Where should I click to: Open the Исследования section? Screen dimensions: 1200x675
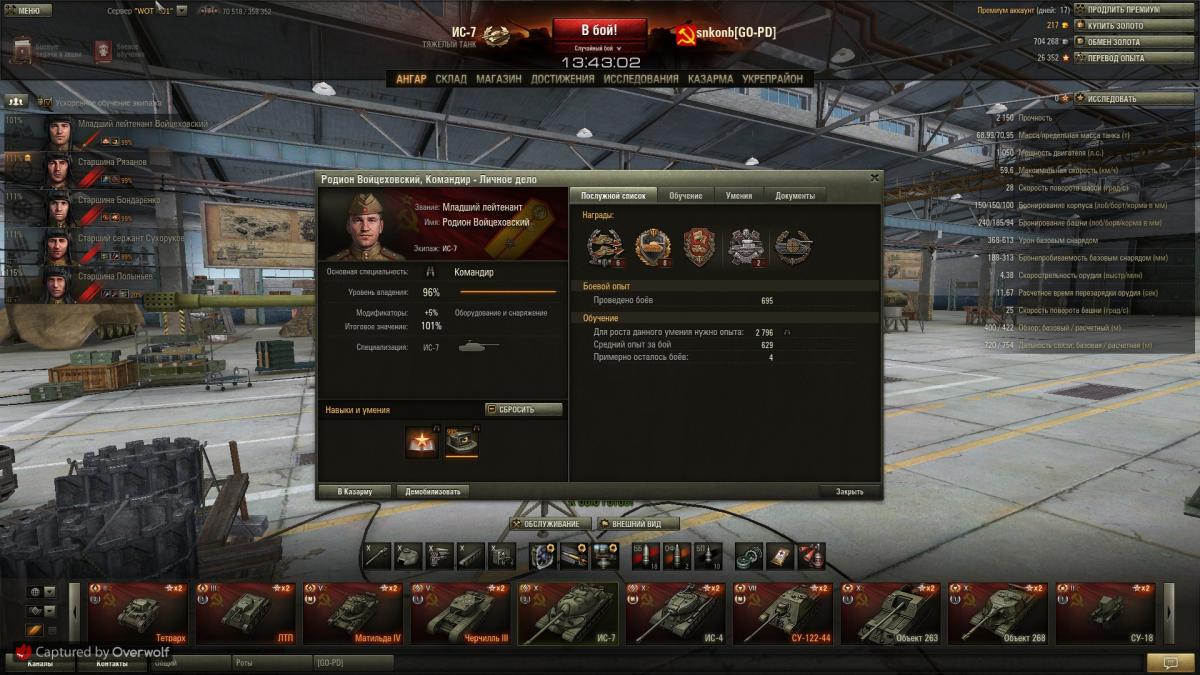[x=640, y=79]
